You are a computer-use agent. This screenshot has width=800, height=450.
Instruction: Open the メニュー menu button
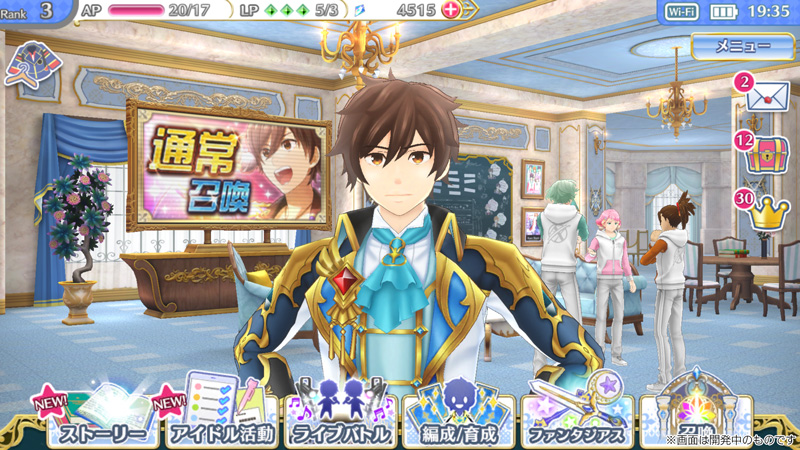tap(742, 46)
